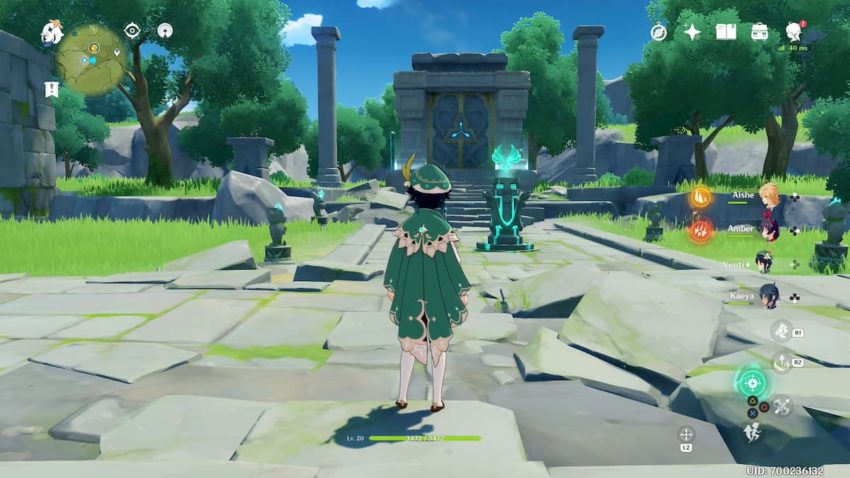The width and height of the screenshot is (850, 478).
Task: Open the quest list banner icon
Action: 52,89
